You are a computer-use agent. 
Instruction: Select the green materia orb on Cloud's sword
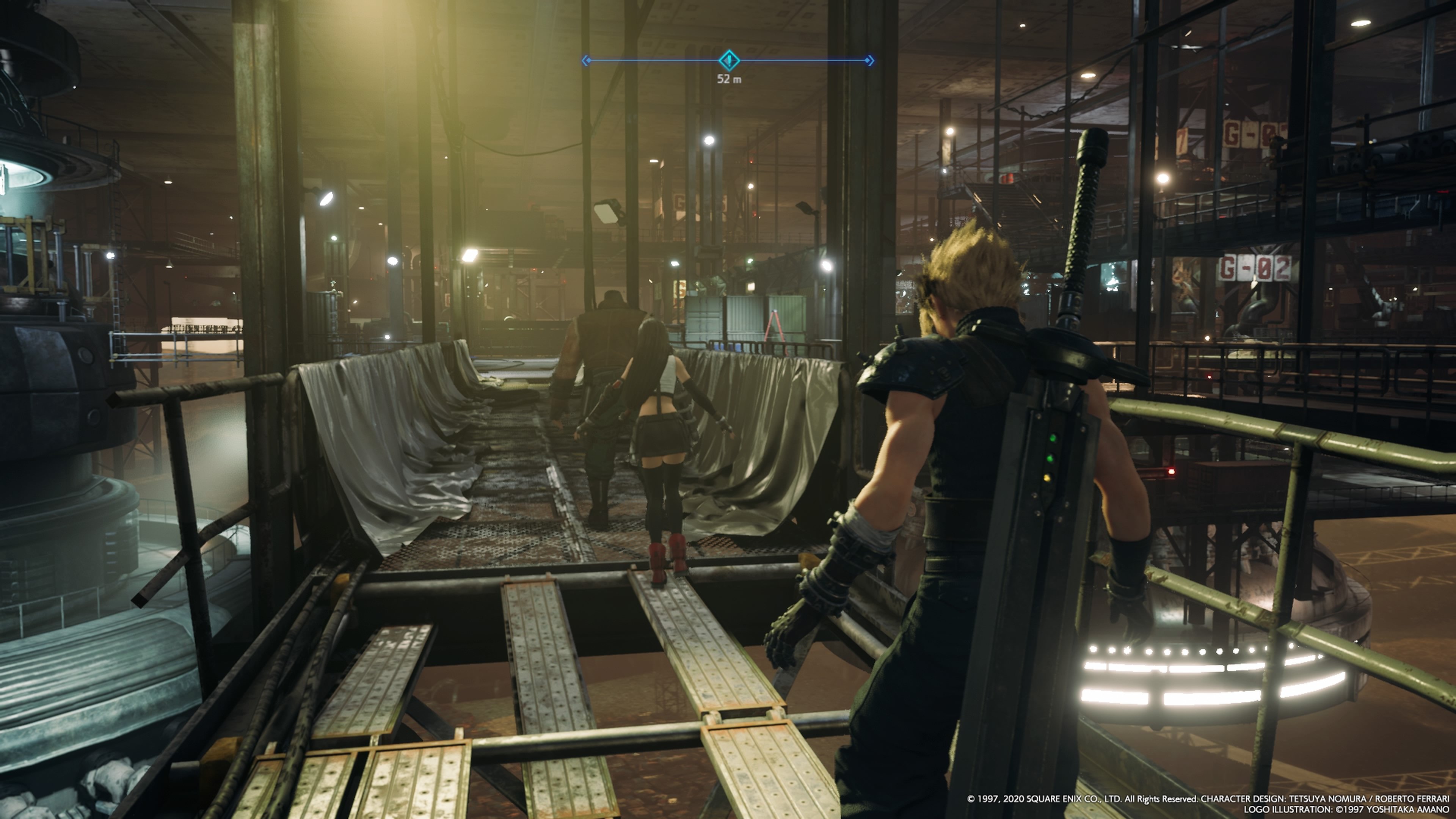pyautogui.click(x=1052, y=439)
